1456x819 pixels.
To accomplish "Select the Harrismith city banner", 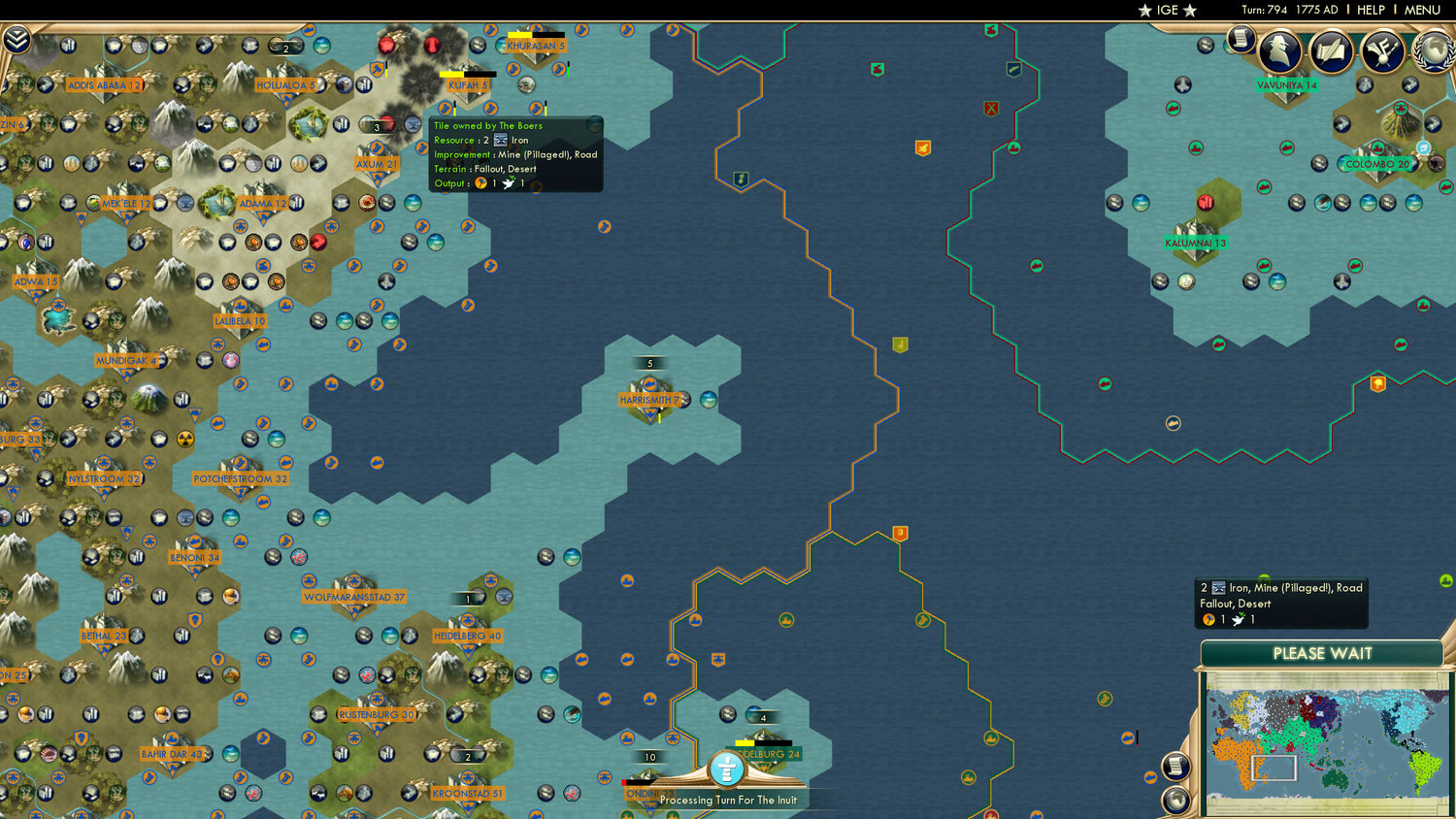I will coord(649,398).
